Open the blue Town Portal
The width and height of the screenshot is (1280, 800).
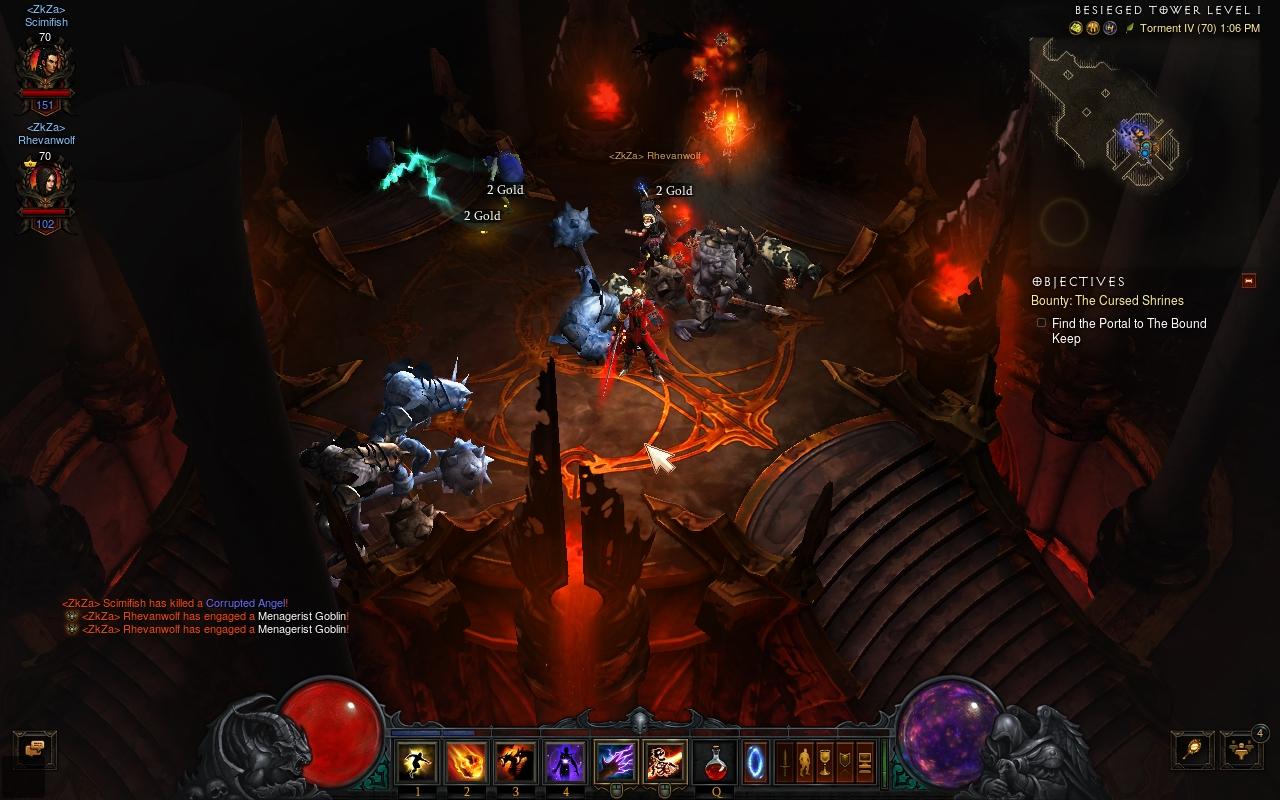[757, 763]
